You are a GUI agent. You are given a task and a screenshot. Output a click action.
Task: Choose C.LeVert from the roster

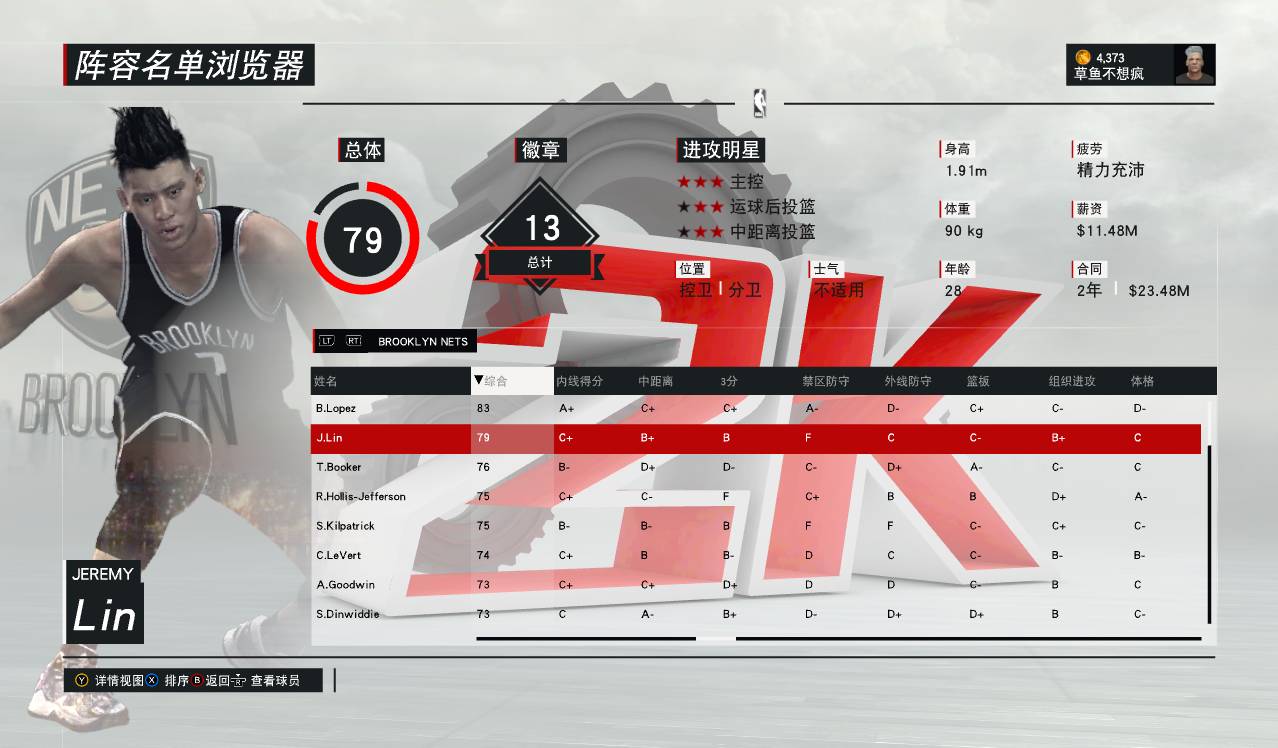coord(338,555)
